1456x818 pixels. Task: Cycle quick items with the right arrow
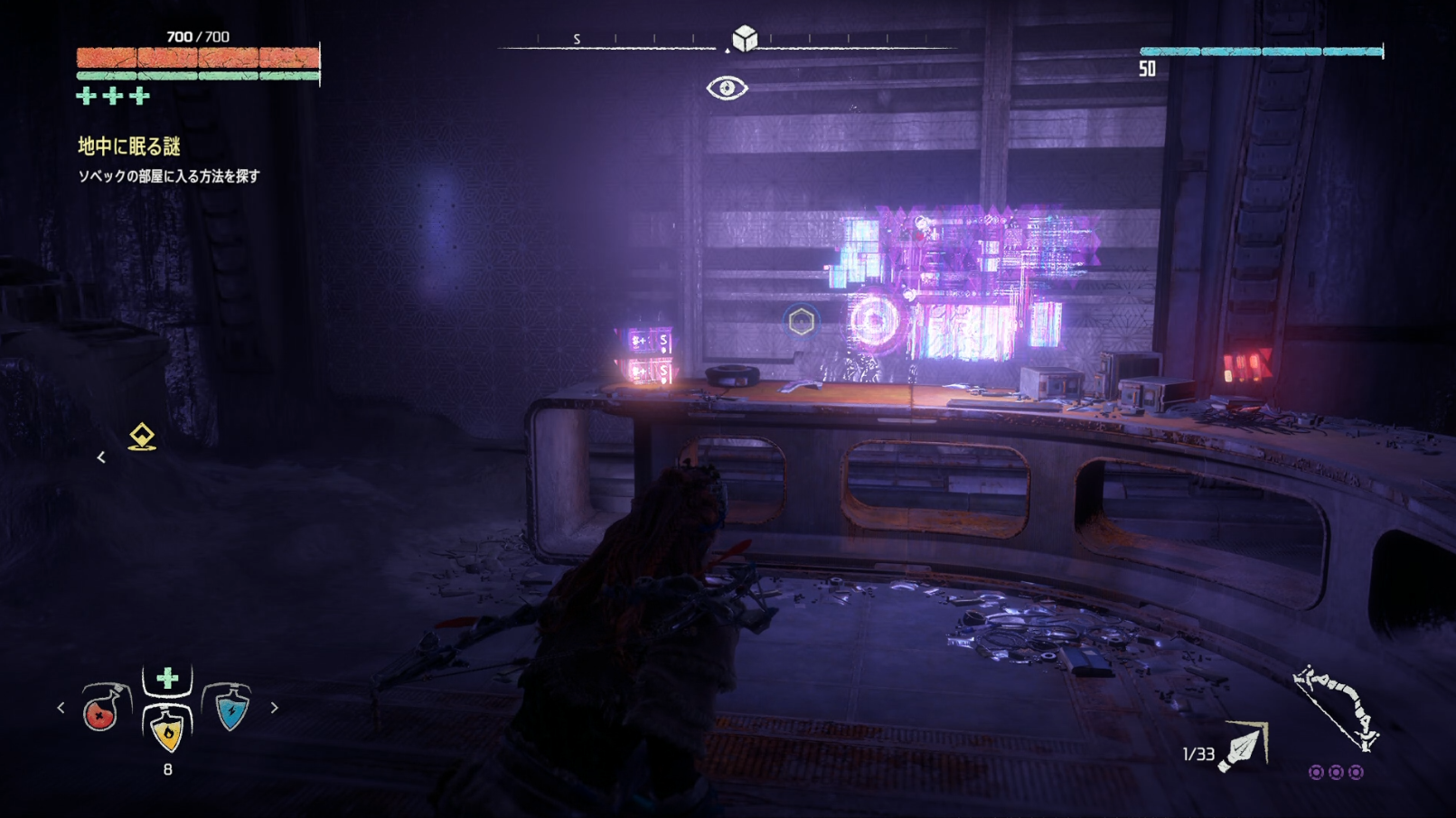pyautogui.click(x=274, y=709)
